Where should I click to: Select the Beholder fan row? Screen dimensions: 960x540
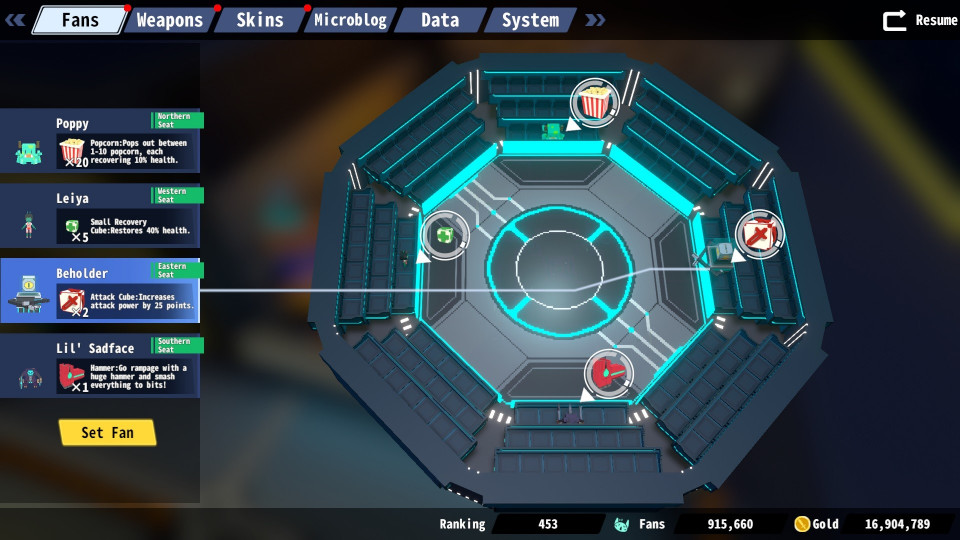click(100, 291)
